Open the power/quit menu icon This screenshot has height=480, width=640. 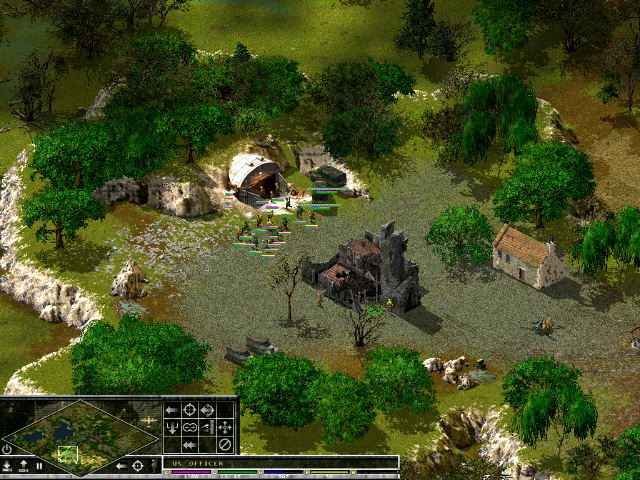(x=8, y=449)
